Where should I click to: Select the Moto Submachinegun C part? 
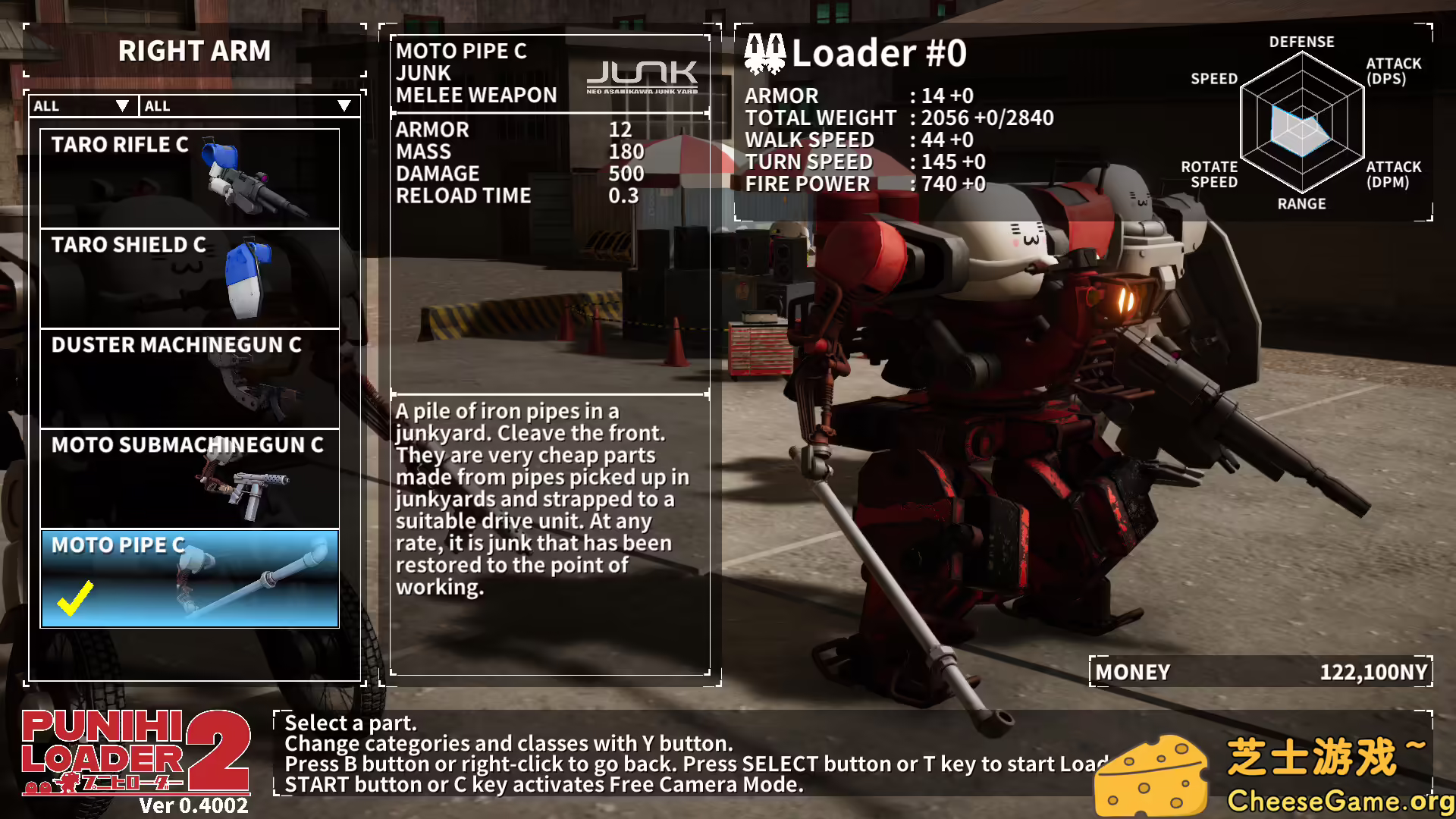pyautogui.click(x=190, y=479)
